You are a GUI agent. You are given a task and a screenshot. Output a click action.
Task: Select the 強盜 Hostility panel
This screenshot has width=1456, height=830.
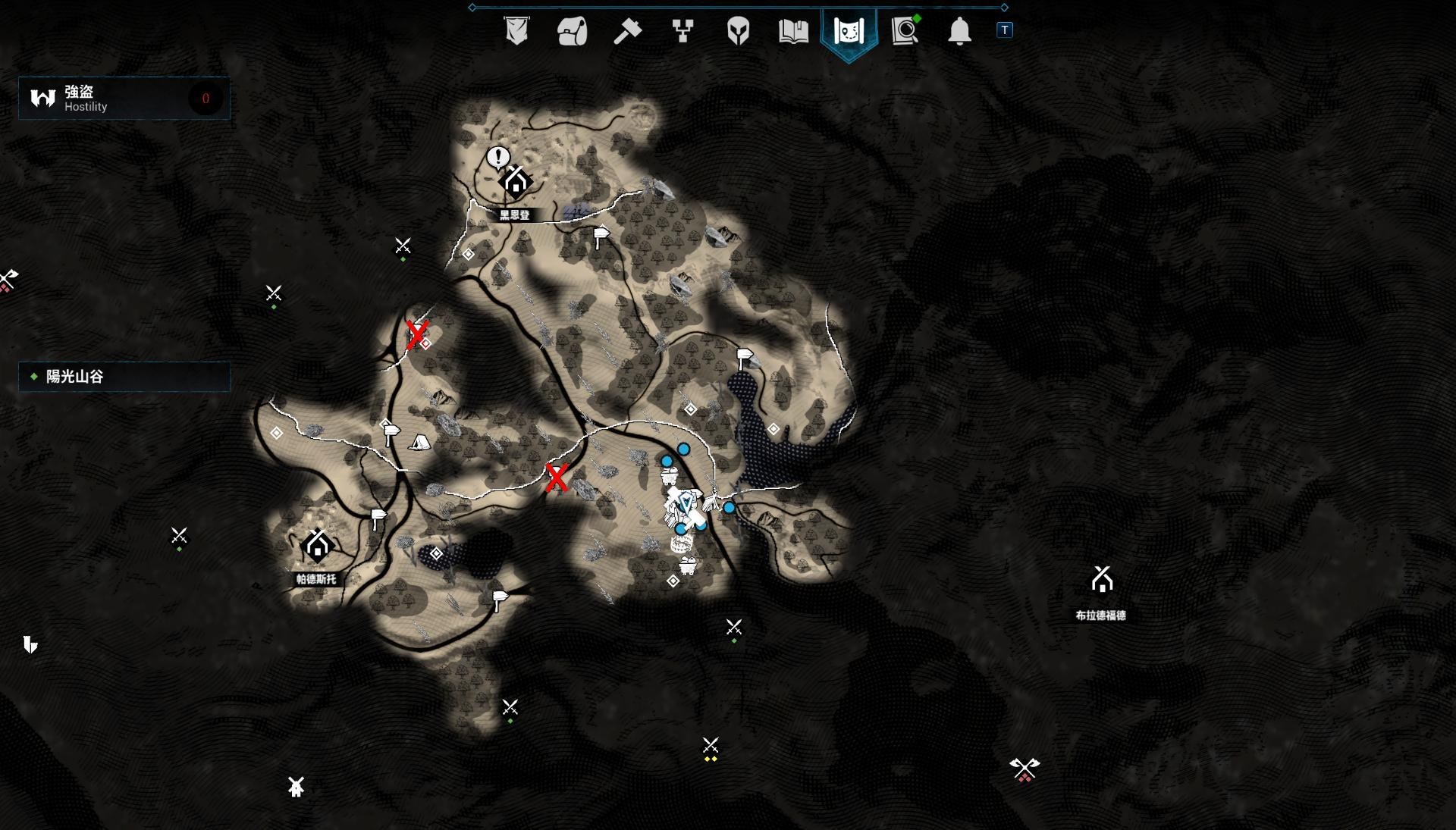124,99
